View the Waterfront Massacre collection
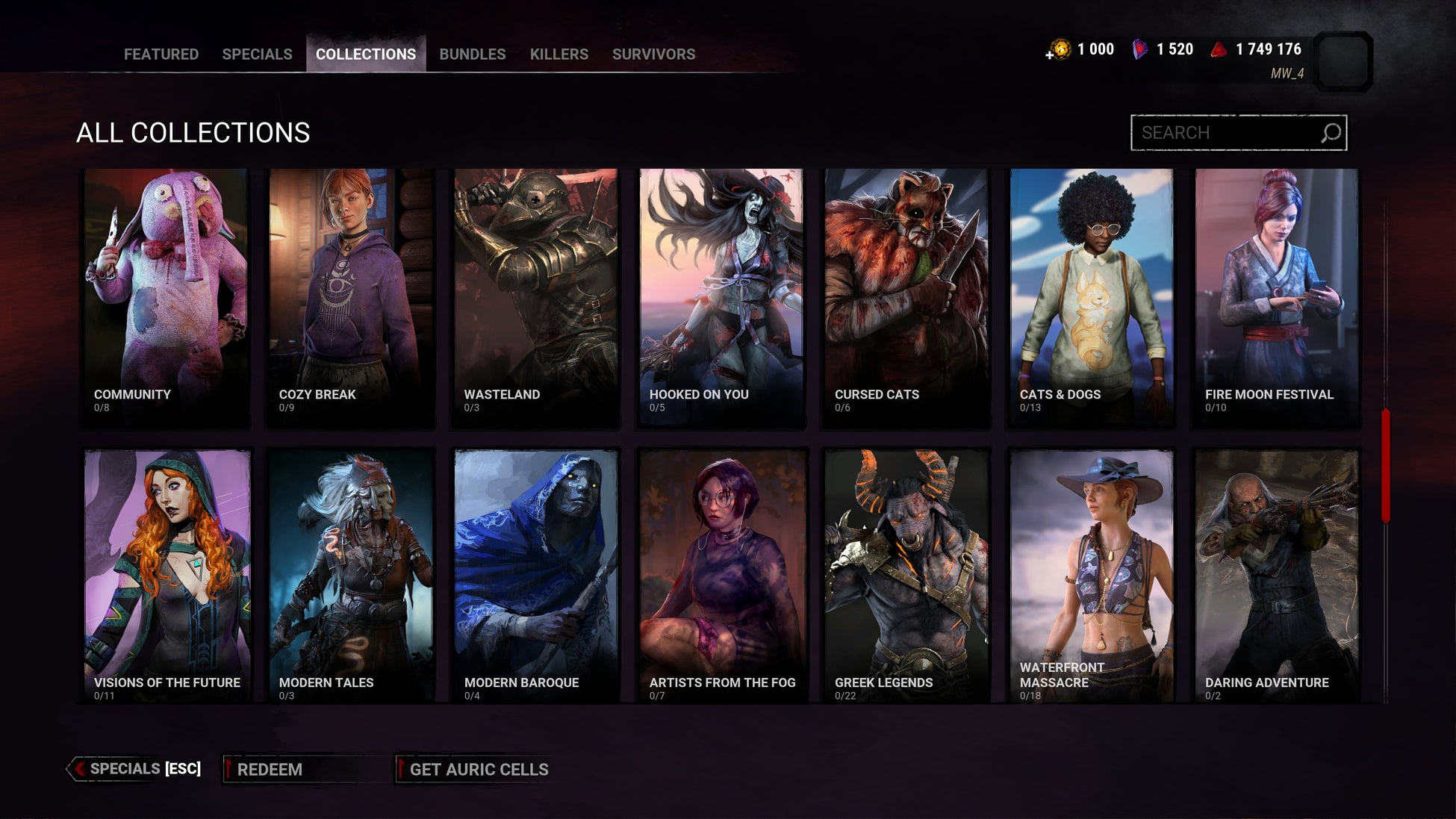 (x=1092, y=575)
